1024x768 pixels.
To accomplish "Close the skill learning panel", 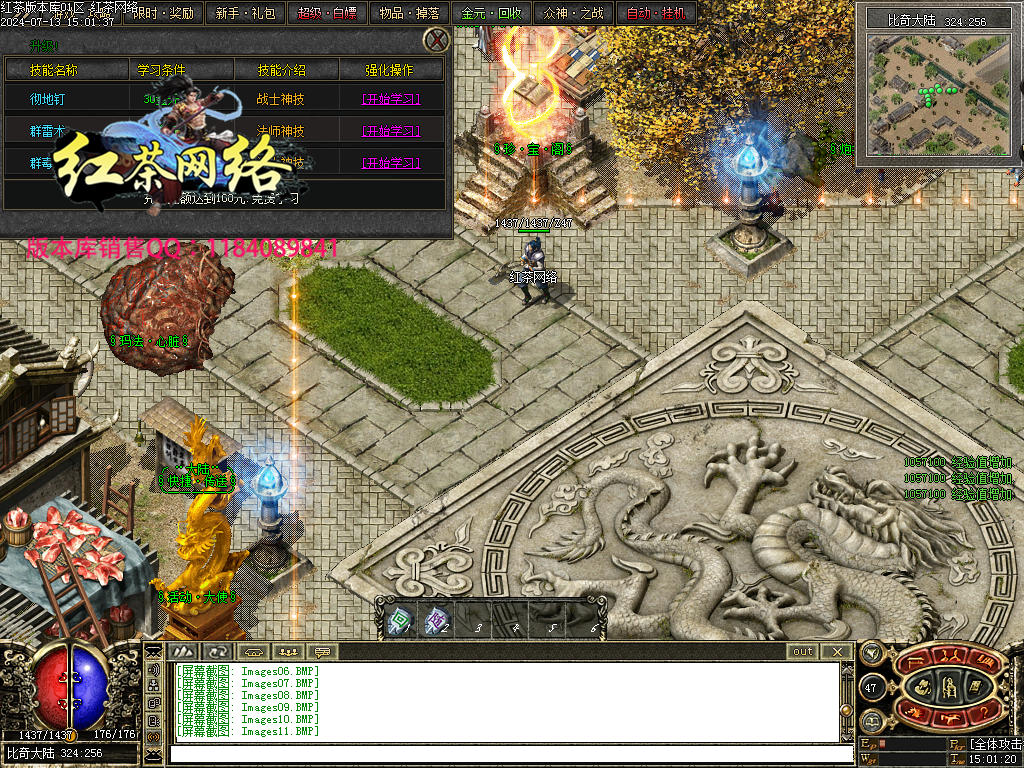I will [x=436, y=40].
